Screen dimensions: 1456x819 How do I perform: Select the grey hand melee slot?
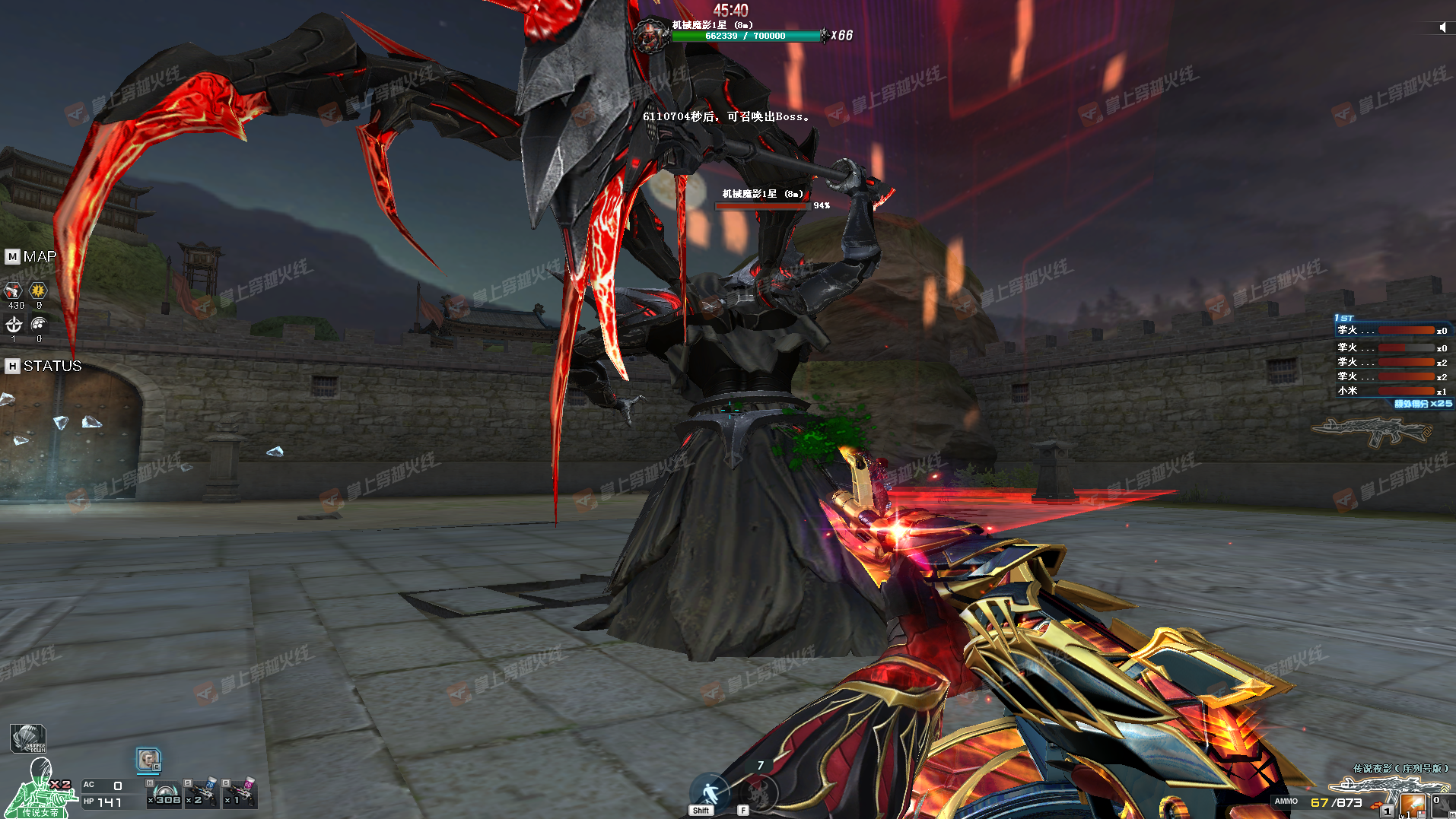tap(1442, 806)
